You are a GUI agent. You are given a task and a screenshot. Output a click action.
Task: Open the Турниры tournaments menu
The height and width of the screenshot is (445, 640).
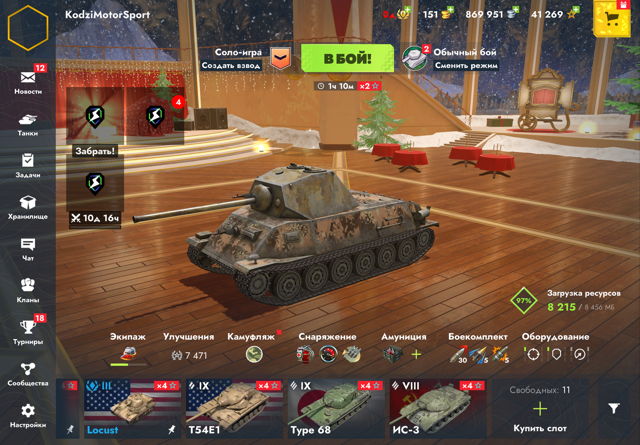pyautogui.click(x=28, y=331)
